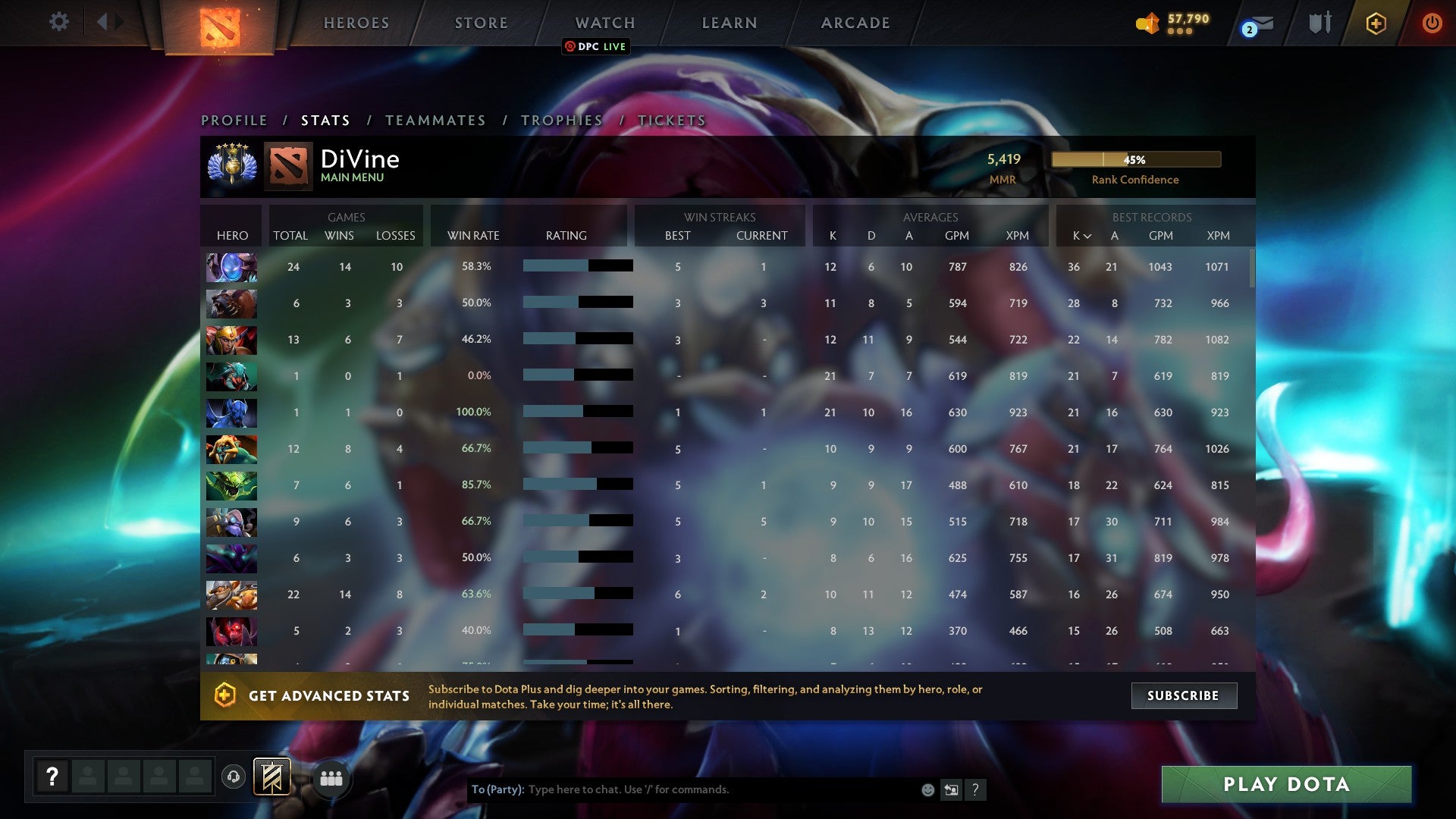Click the Rank Confidence progress bar
This screenshot has width=1456, height=819.
(1135, 159)
